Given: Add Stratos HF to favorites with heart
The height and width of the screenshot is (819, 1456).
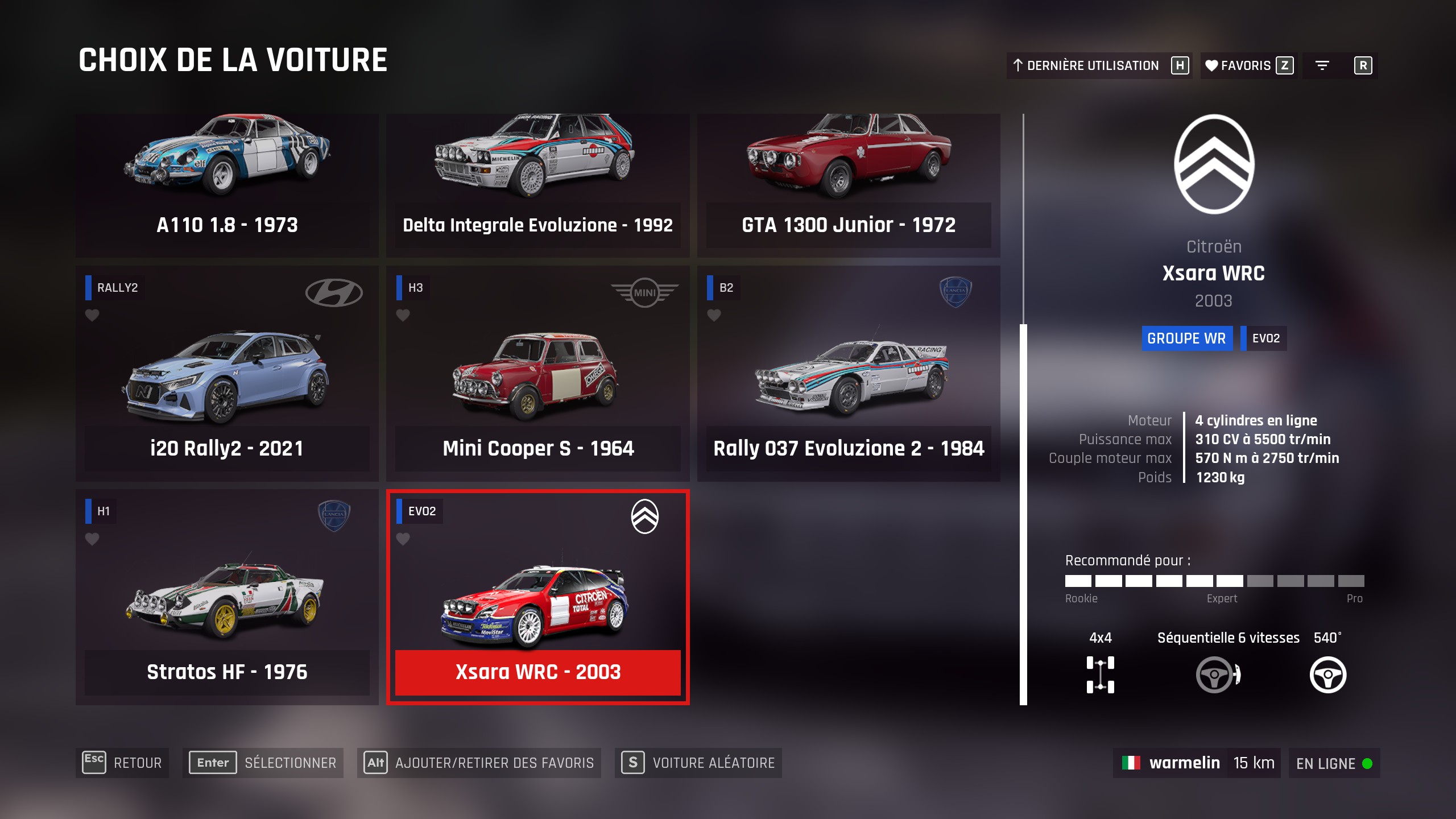Looking at the screenshot, I should [92, 539].
